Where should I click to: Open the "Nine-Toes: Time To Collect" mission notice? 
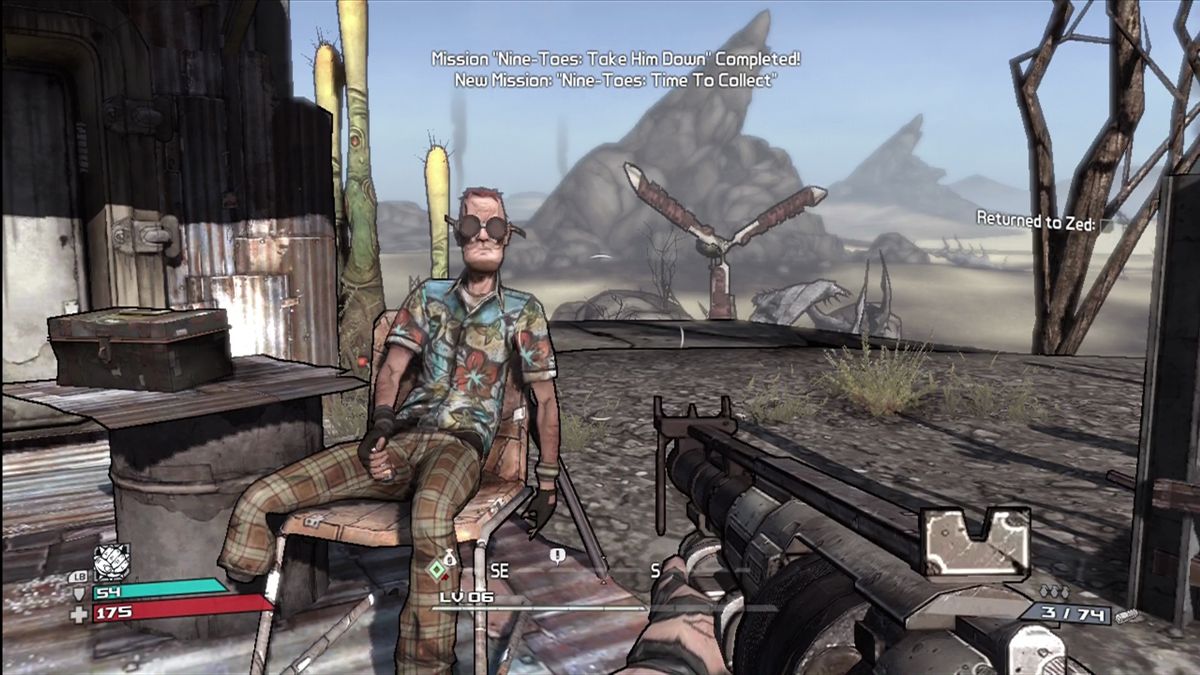tap(615, 81)
